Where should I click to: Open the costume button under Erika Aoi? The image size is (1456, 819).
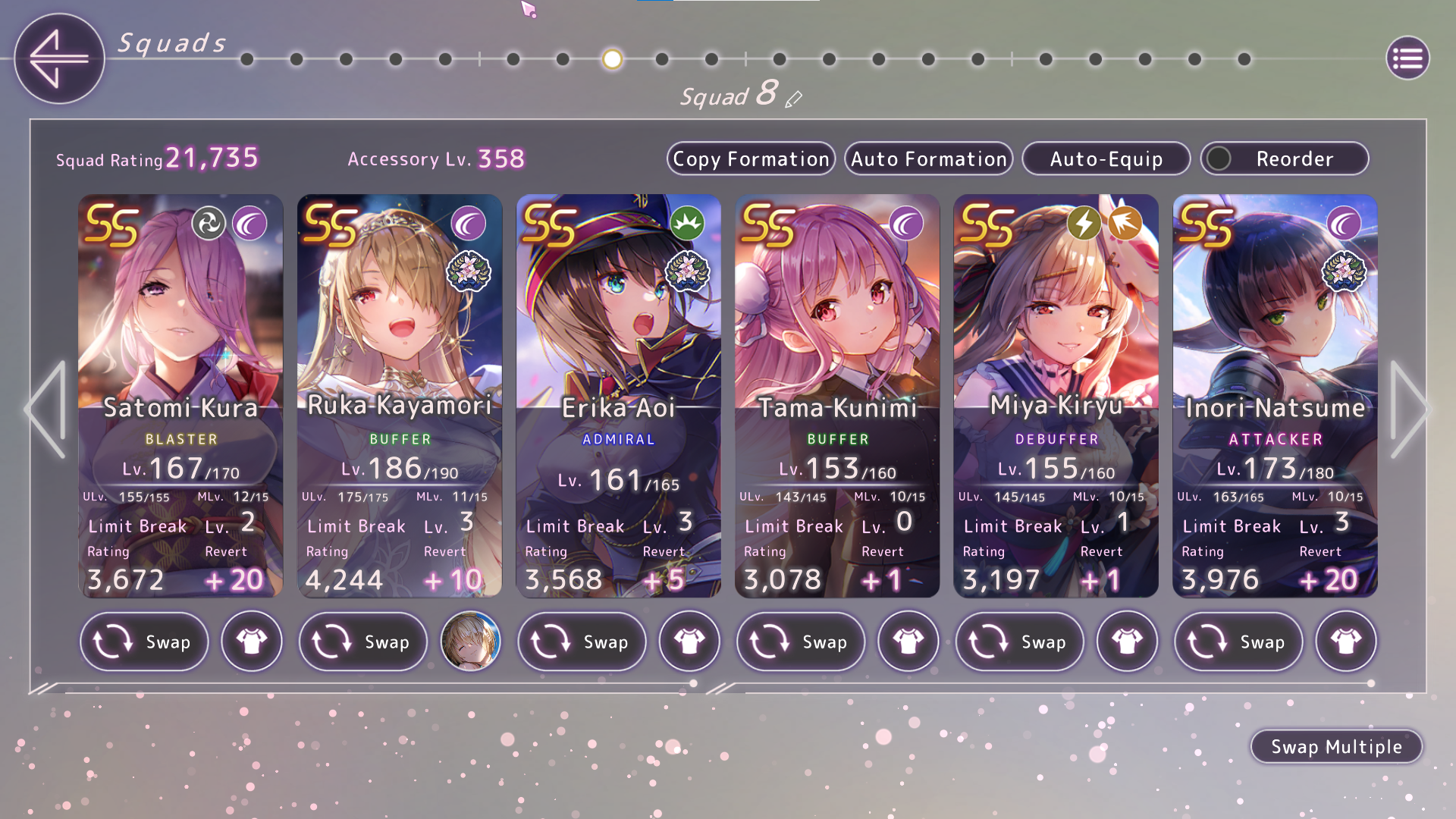click(x=689, y=642)
